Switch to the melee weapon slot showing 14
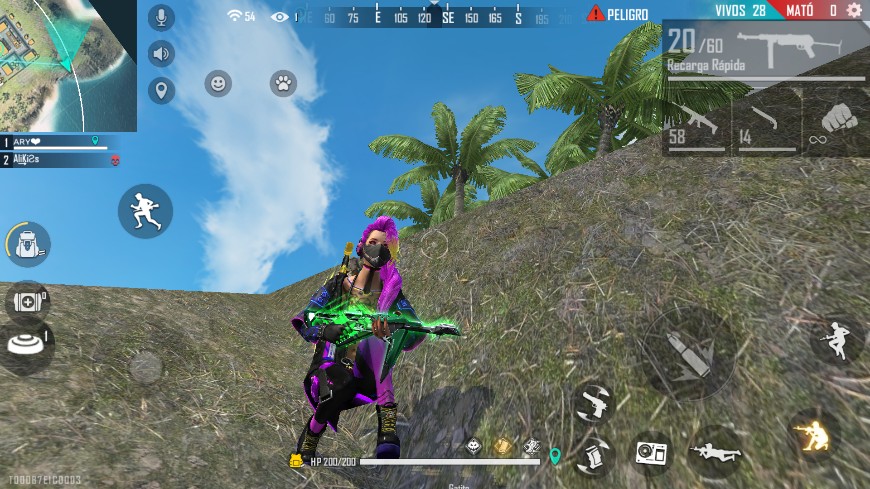870x489 pixels. click(x=765, y=127)
